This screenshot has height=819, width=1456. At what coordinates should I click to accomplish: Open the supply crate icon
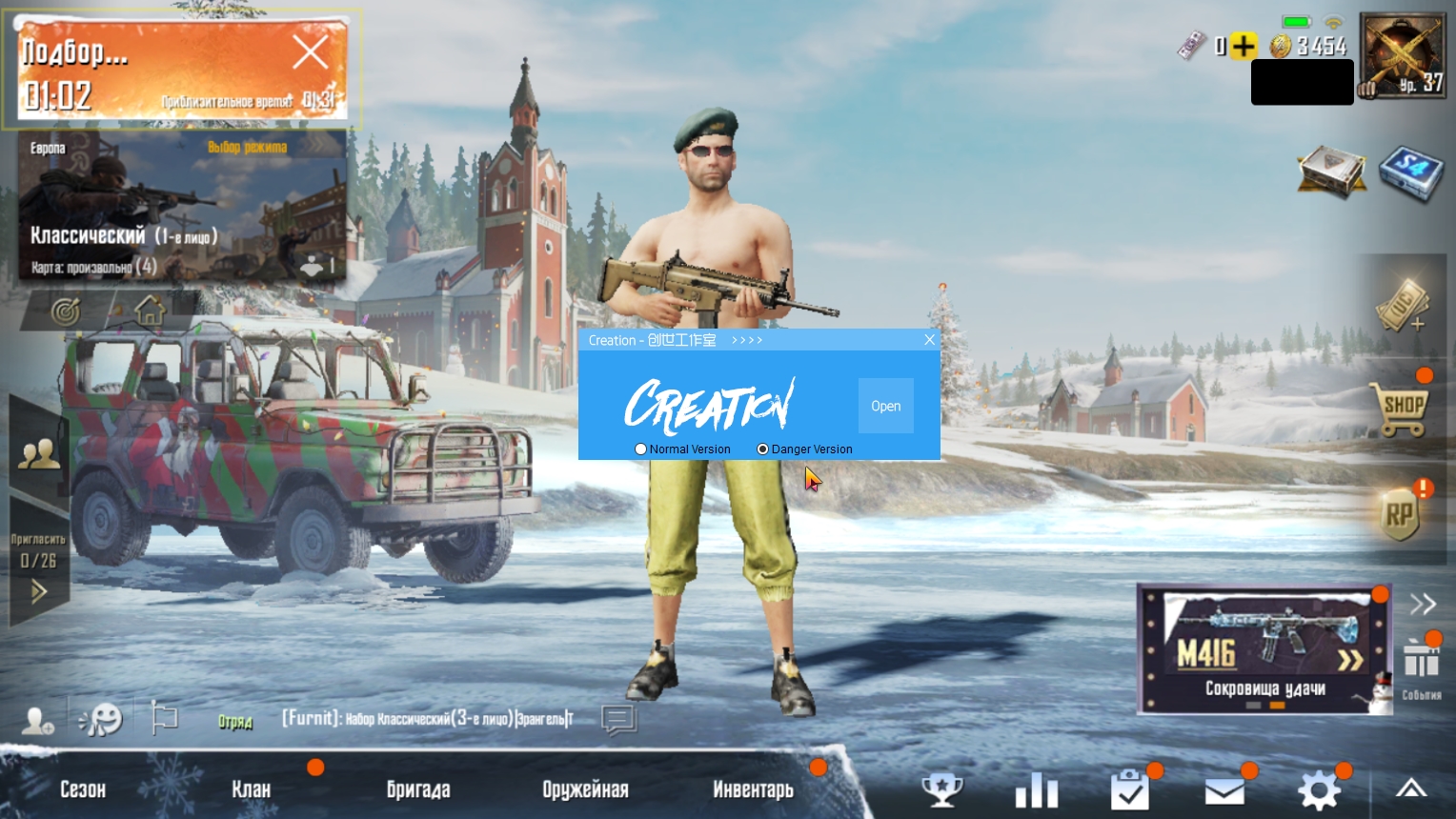point(1330,173)
